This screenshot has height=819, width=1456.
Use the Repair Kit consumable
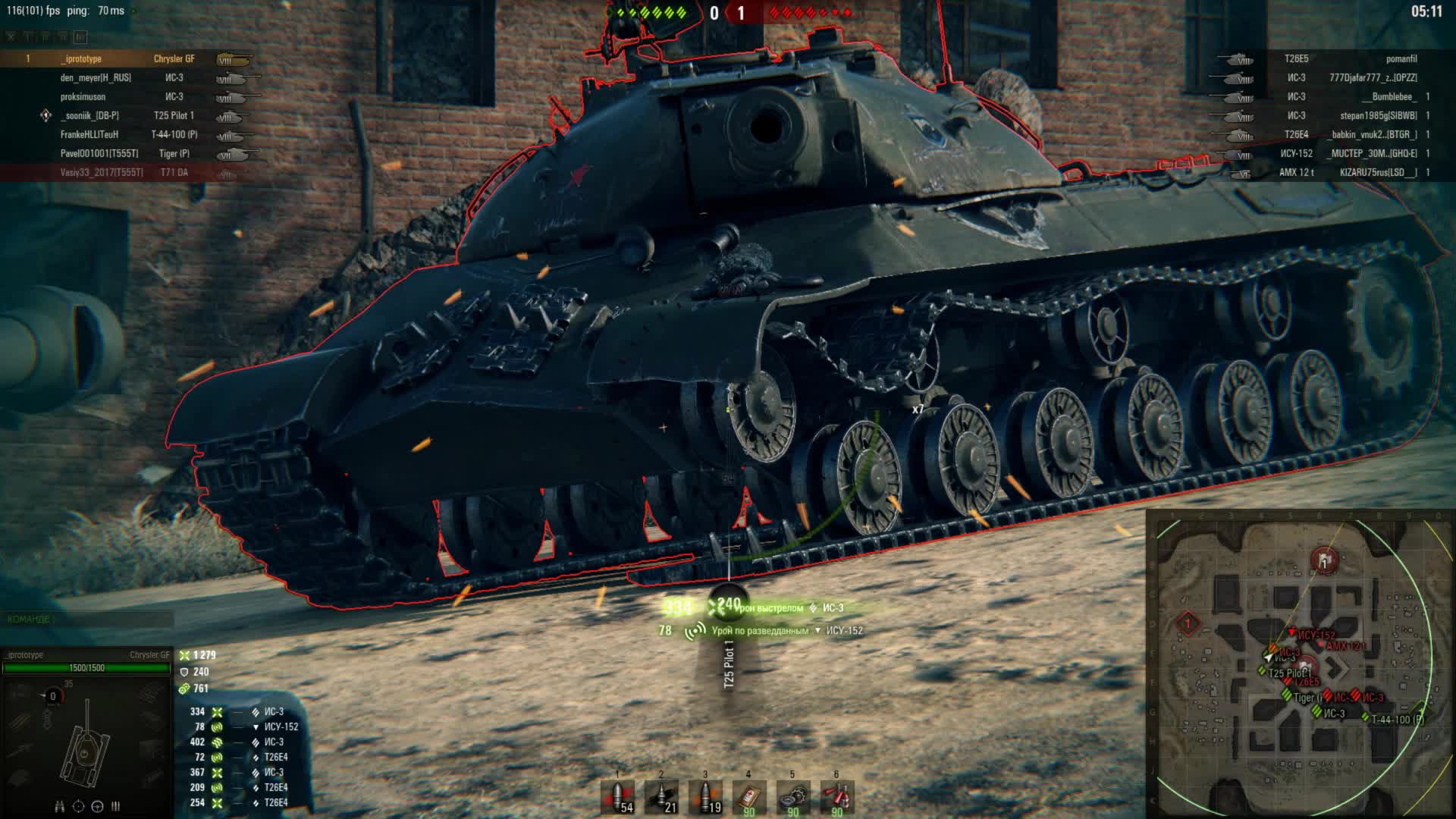pyautogui.click(x=792, y=796)
